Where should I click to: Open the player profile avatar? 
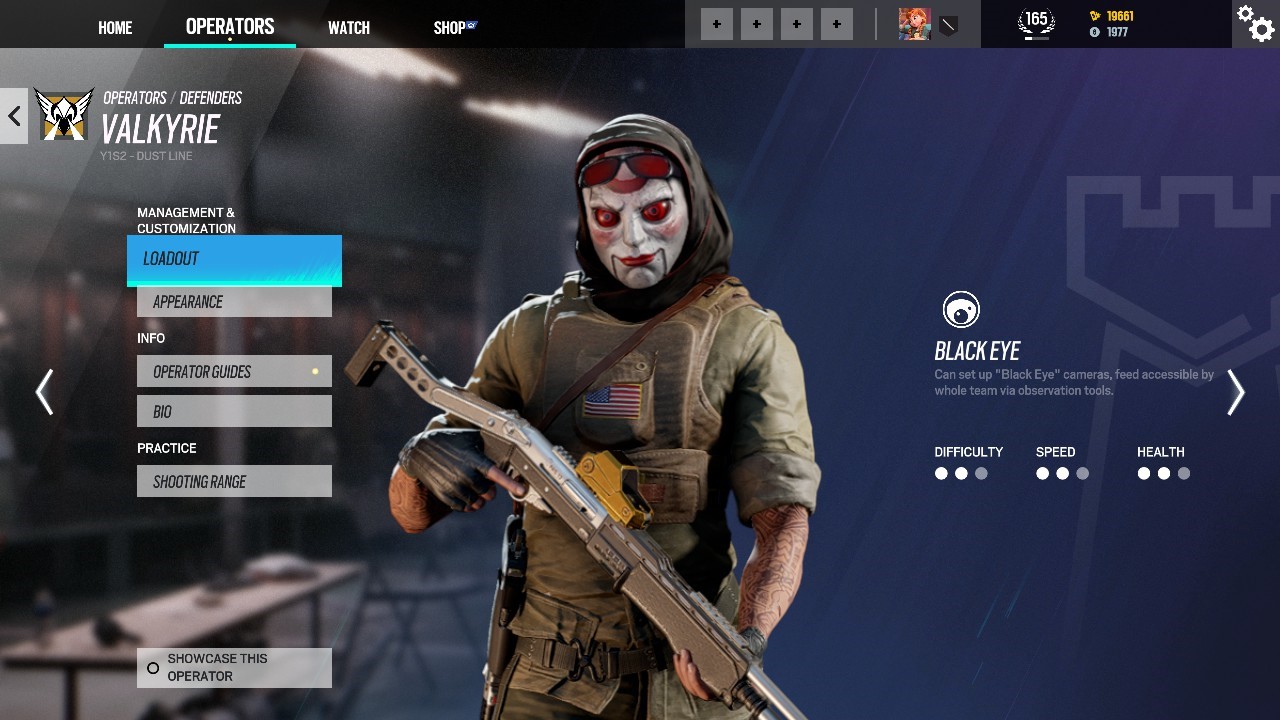click(914, 24)
